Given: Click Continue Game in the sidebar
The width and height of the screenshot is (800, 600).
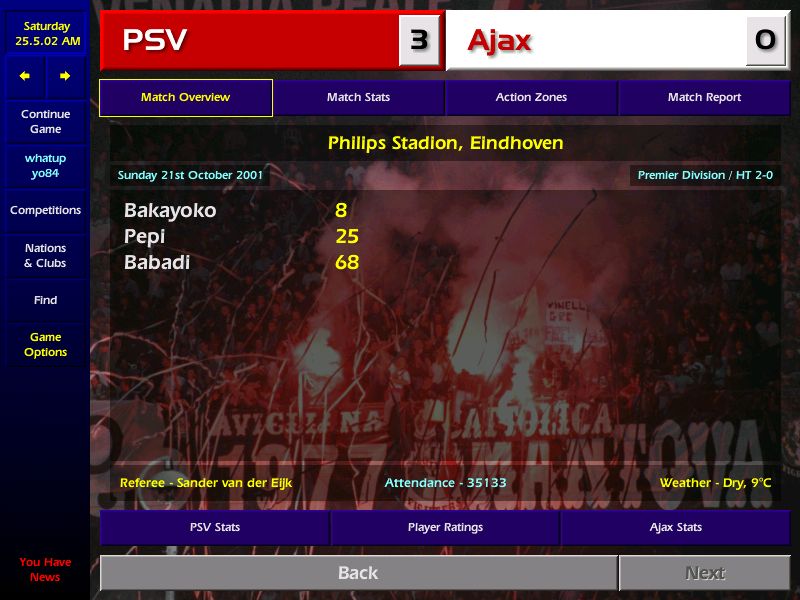Looking at the screenshot, I should 45,122.
